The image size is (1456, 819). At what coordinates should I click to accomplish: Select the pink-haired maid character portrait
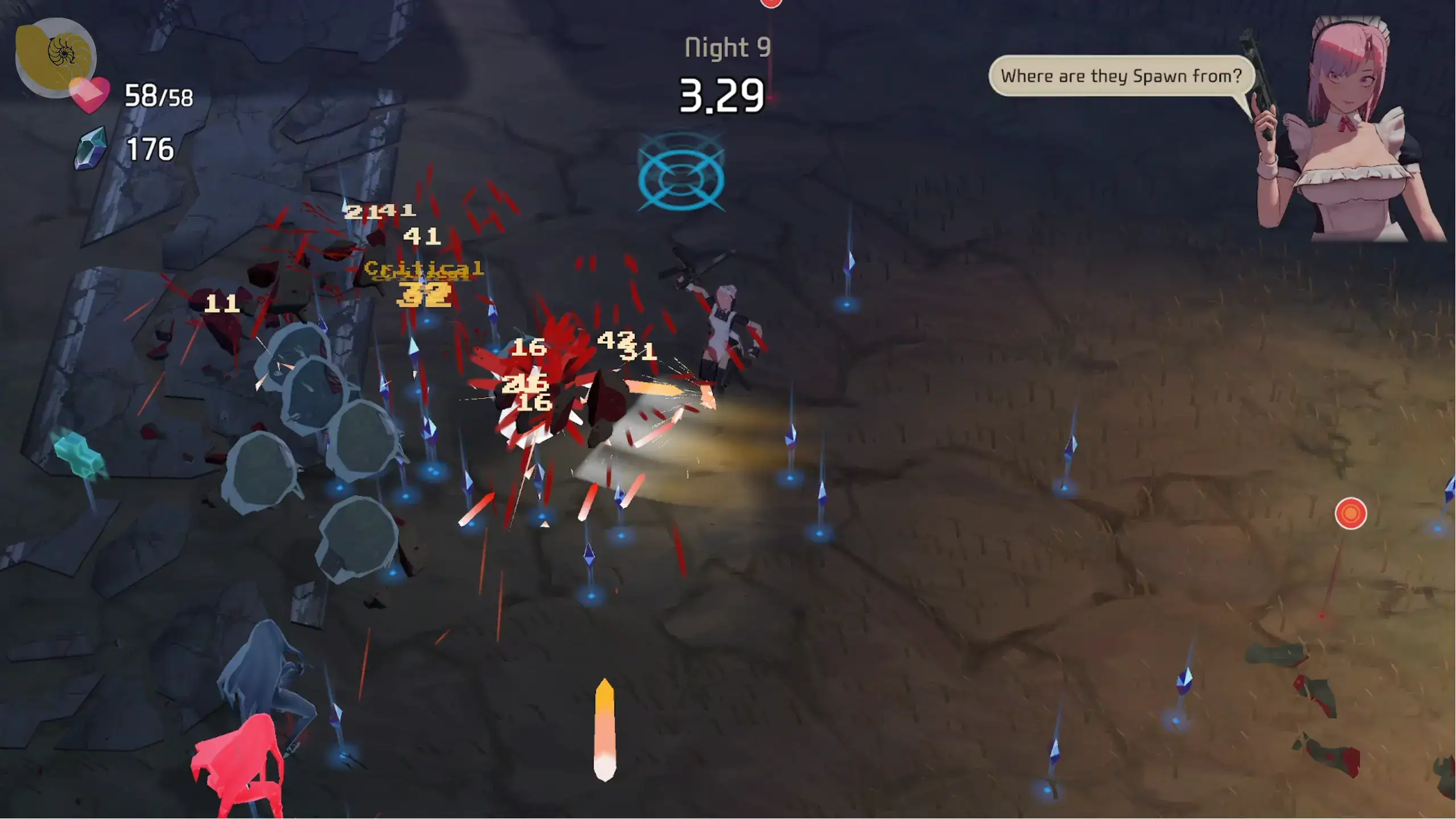tap(1348, 130)
